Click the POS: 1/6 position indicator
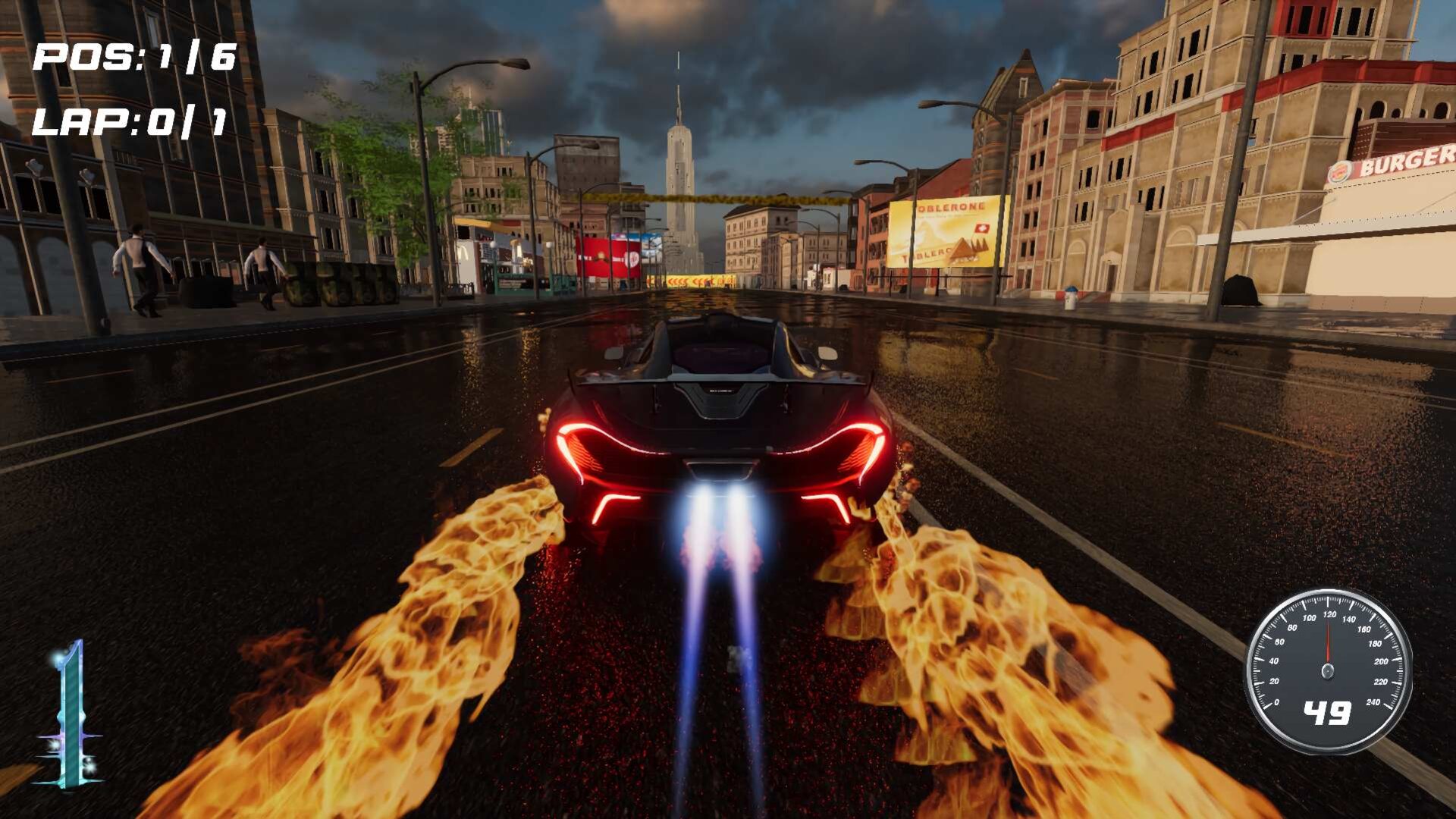The width and height of the screenshot is (1456, 819). [x=135, y=55]
